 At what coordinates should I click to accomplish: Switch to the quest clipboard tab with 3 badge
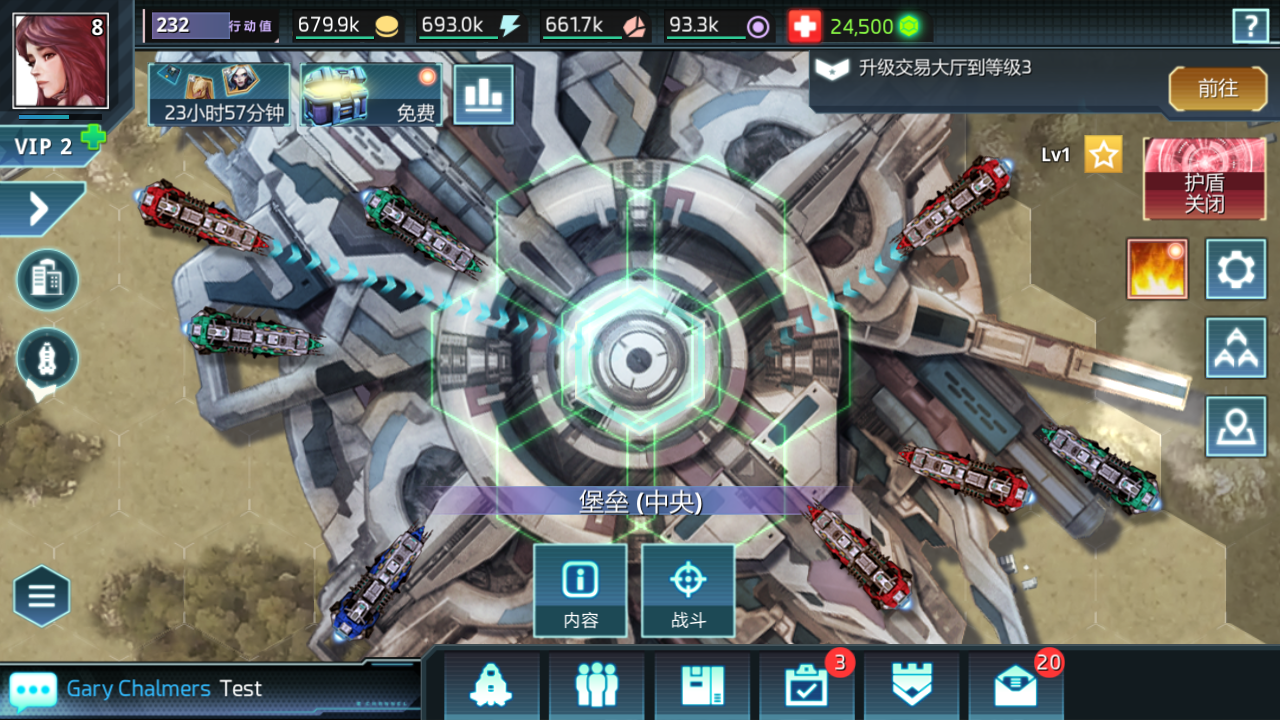[x=807, y=686]
